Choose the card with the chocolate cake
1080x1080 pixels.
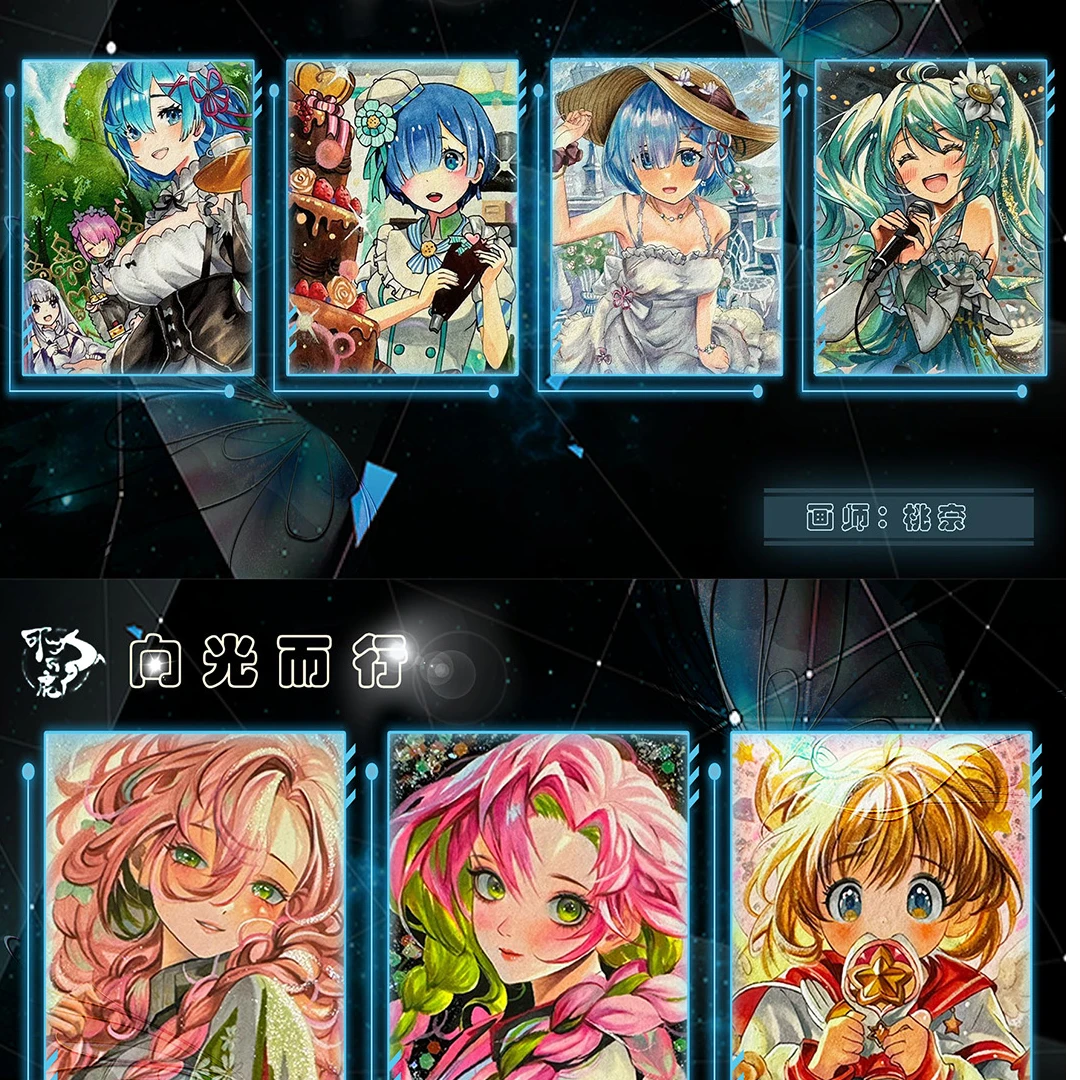[x=402, y=217]
